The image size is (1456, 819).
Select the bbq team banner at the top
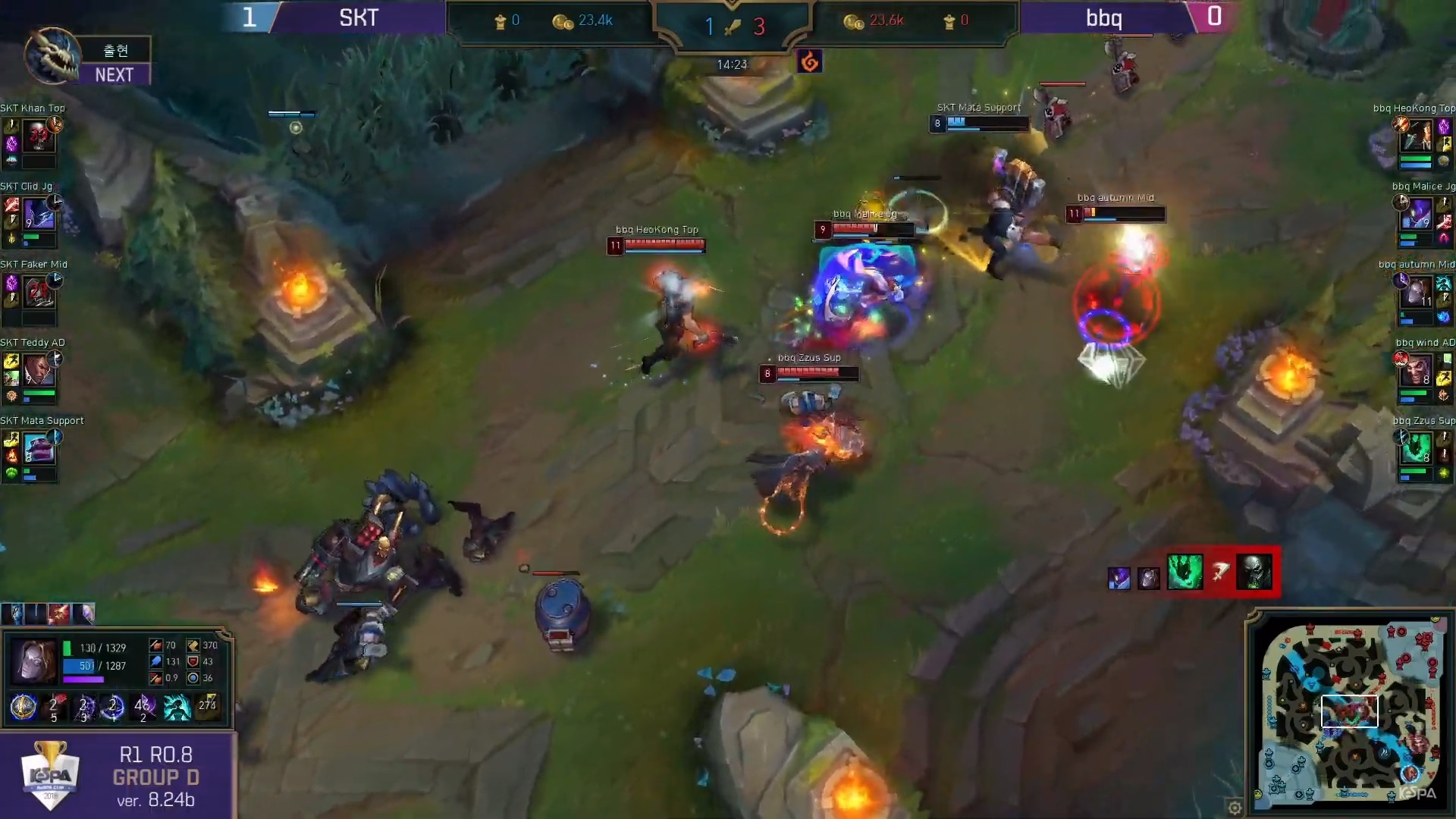point(1104,17)
